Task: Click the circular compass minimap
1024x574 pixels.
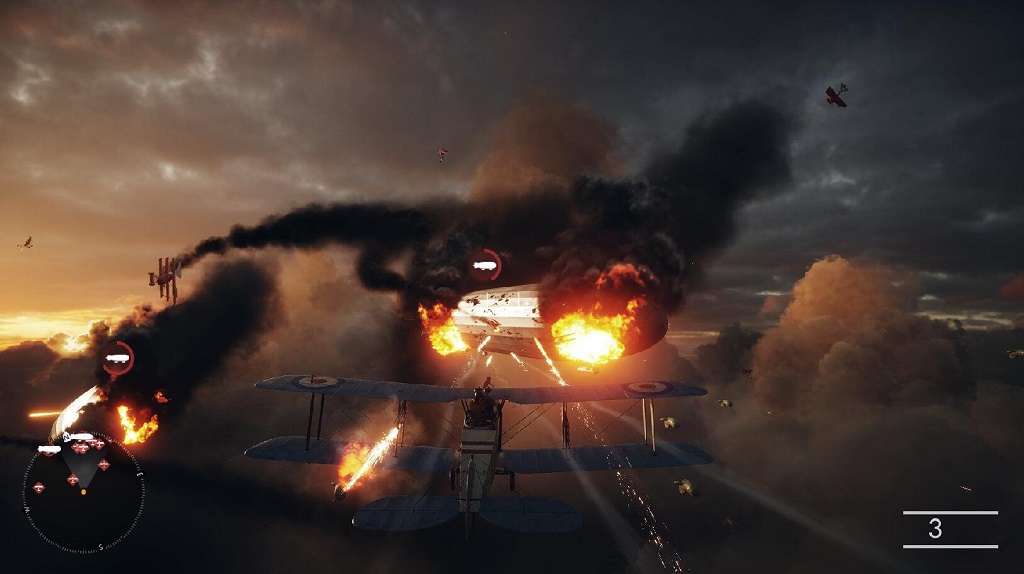Action: coord(83,492)
